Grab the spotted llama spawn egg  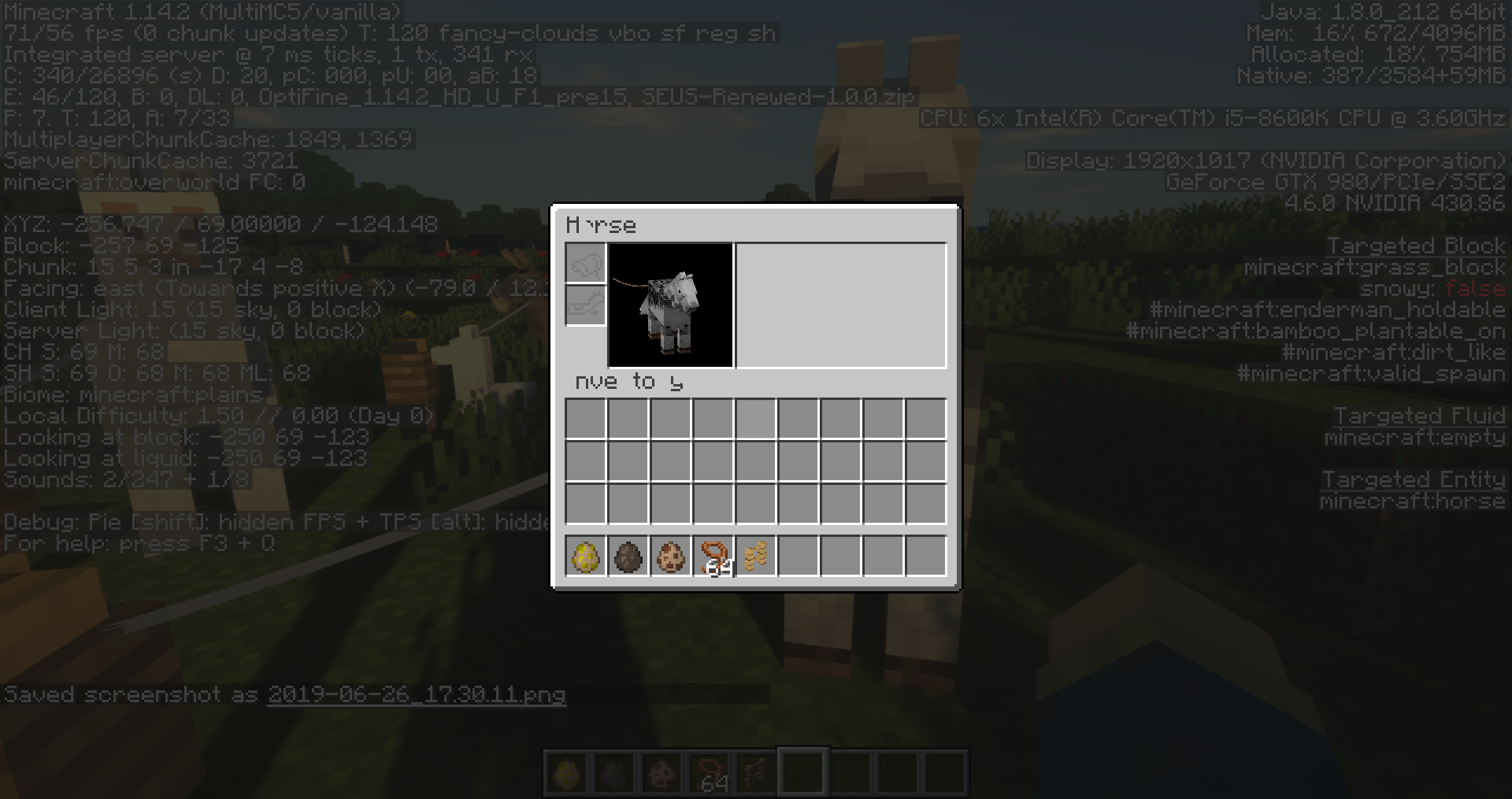(x=670, y=557)
